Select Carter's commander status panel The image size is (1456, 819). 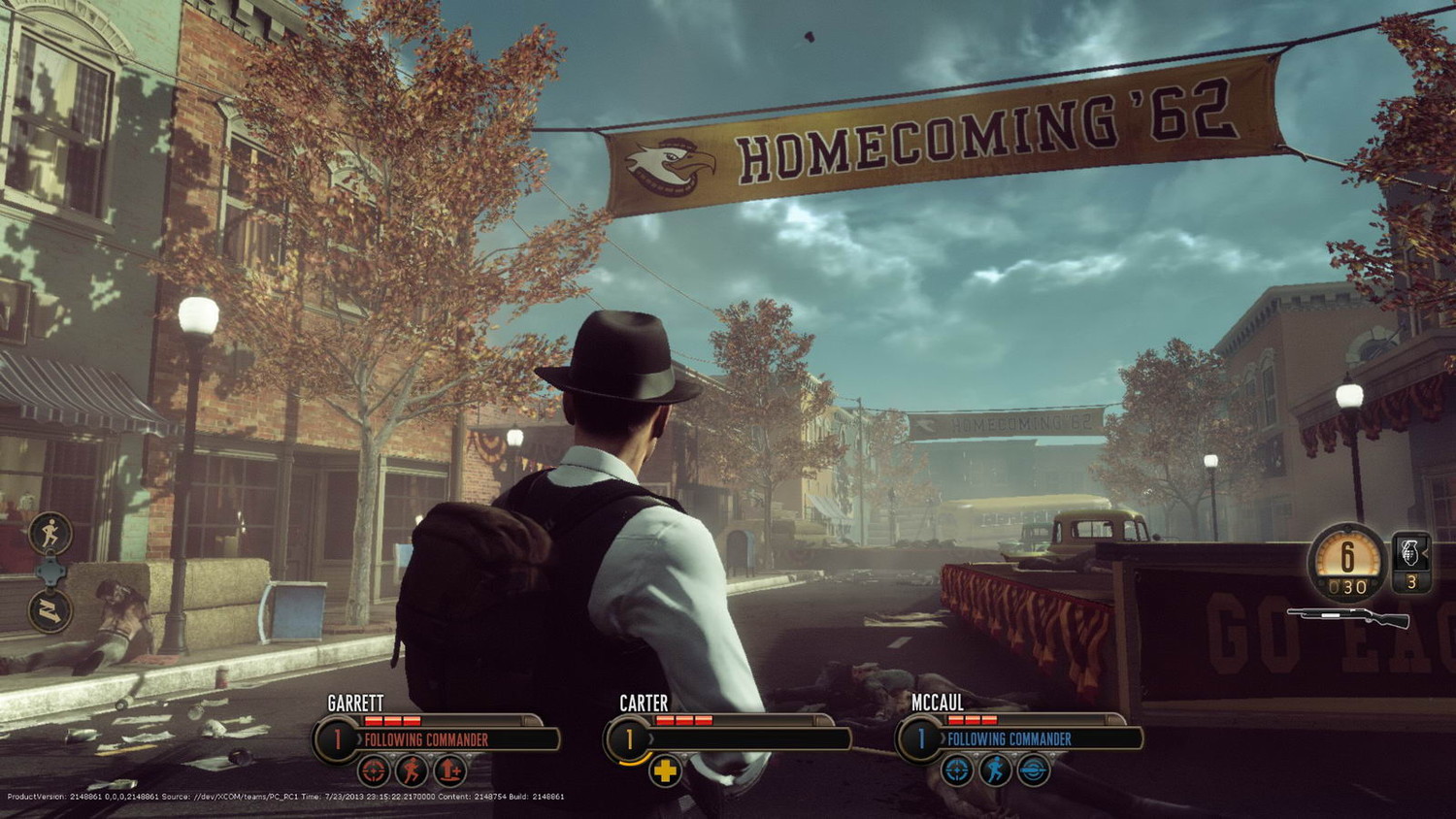click(x=728, y=739)
